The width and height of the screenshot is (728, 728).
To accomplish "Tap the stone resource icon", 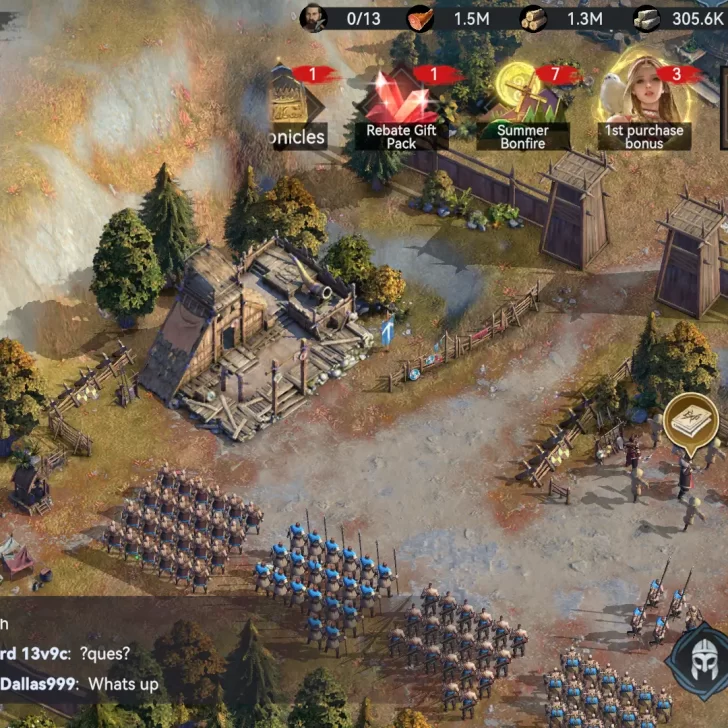I will click(x=647, y=18).
